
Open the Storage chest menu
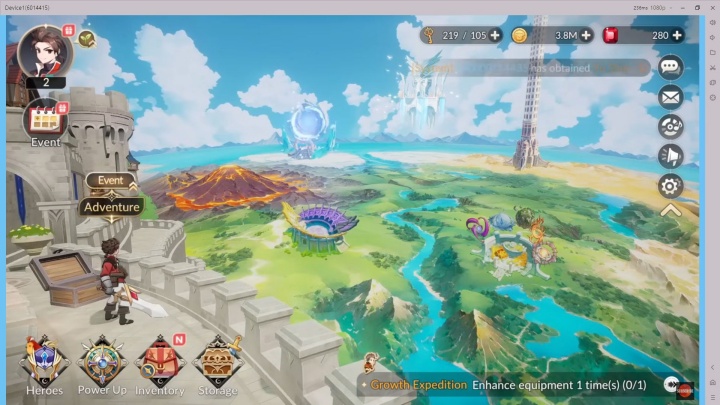point(217,364)
